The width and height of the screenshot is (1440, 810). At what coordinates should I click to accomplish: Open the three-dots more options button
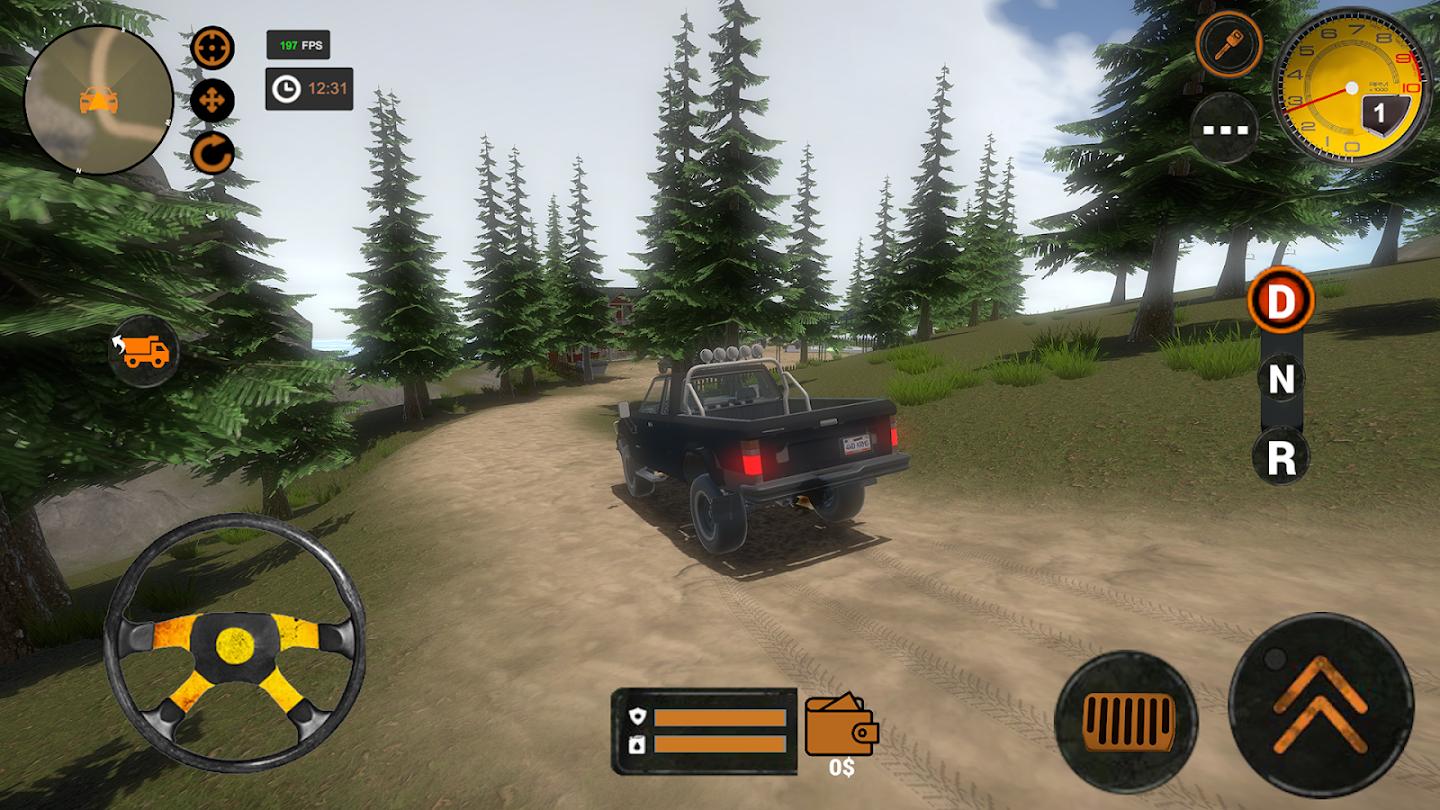click(1224, 128)
